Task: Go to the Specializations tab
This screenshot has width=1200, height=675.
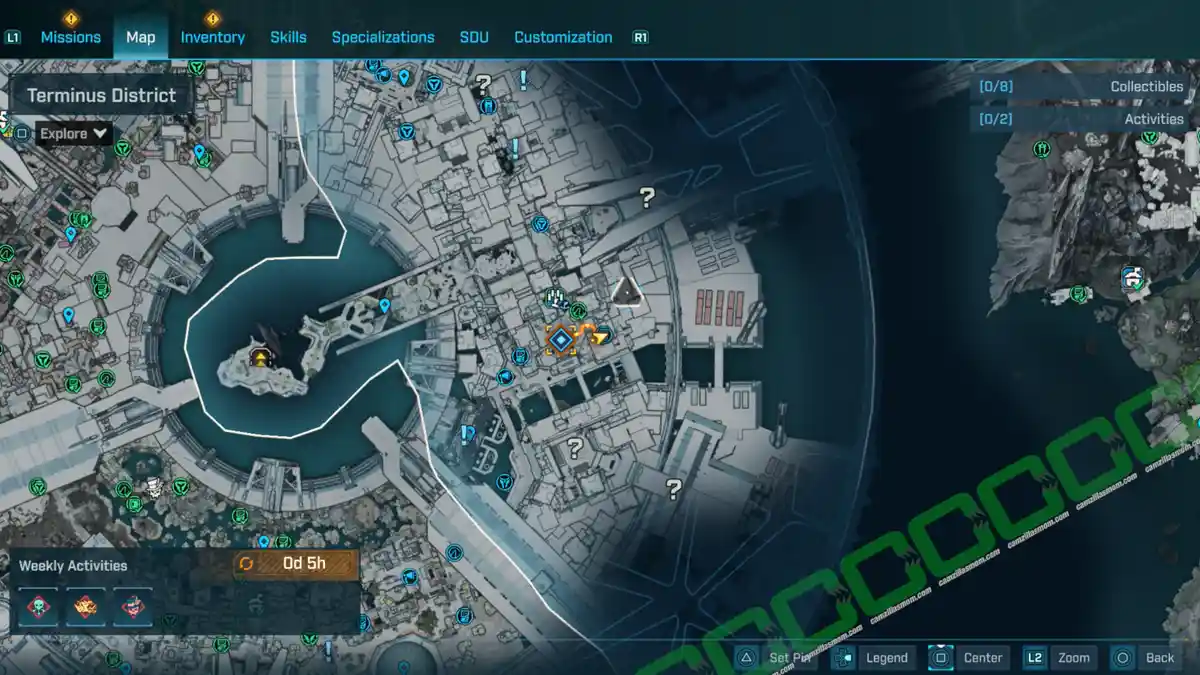Action: click(383, 37)
